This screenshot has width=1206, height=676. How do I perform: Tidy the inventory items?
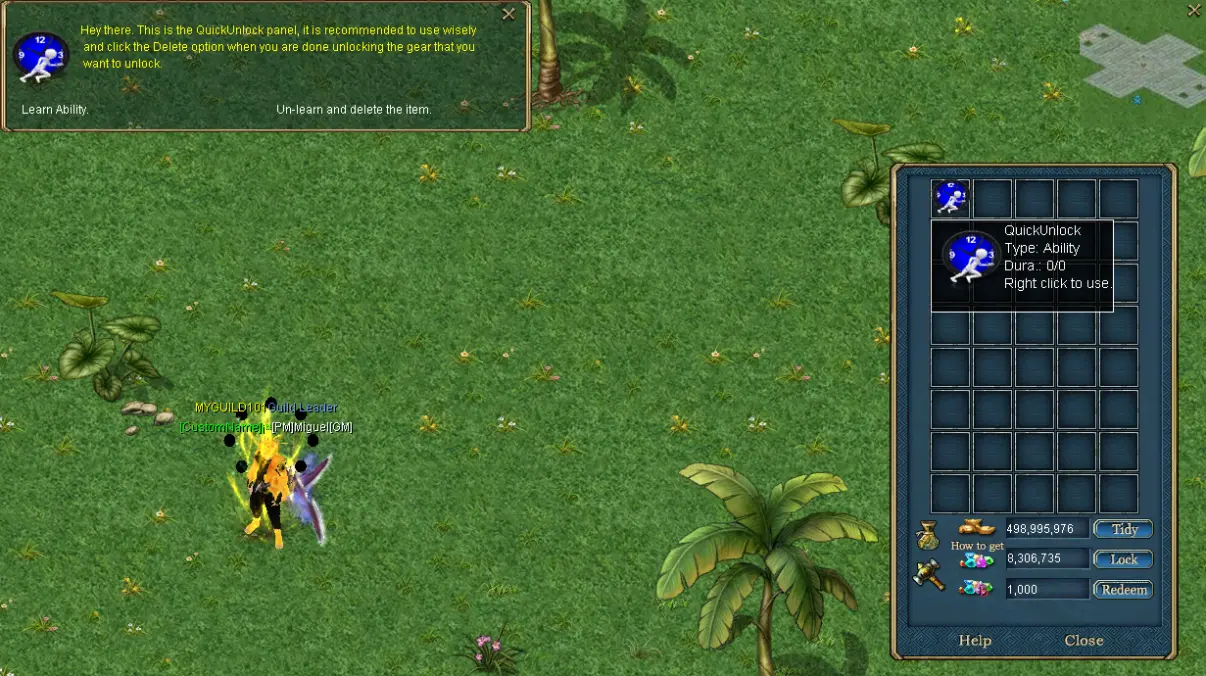pos(1123,529)
